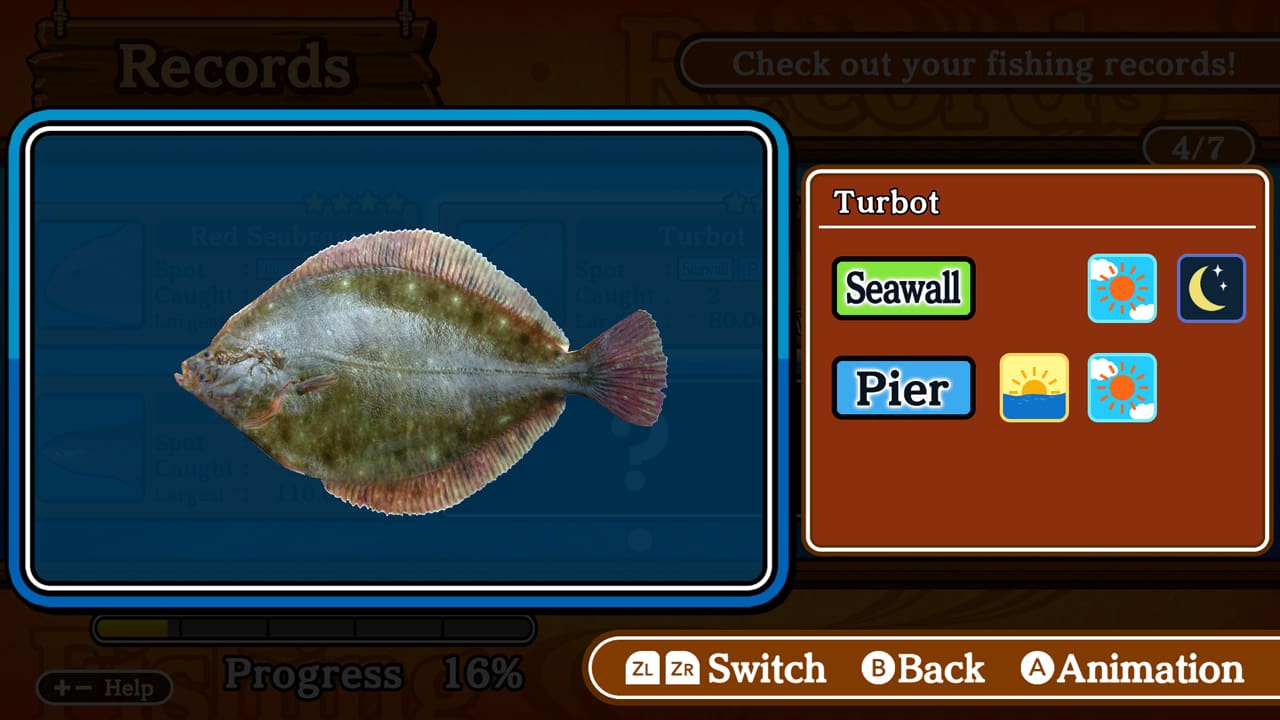This screenshot has width=1280, height=720.
Task: Select the Pier fishing spot button
Action: click(x=902, y=388)
